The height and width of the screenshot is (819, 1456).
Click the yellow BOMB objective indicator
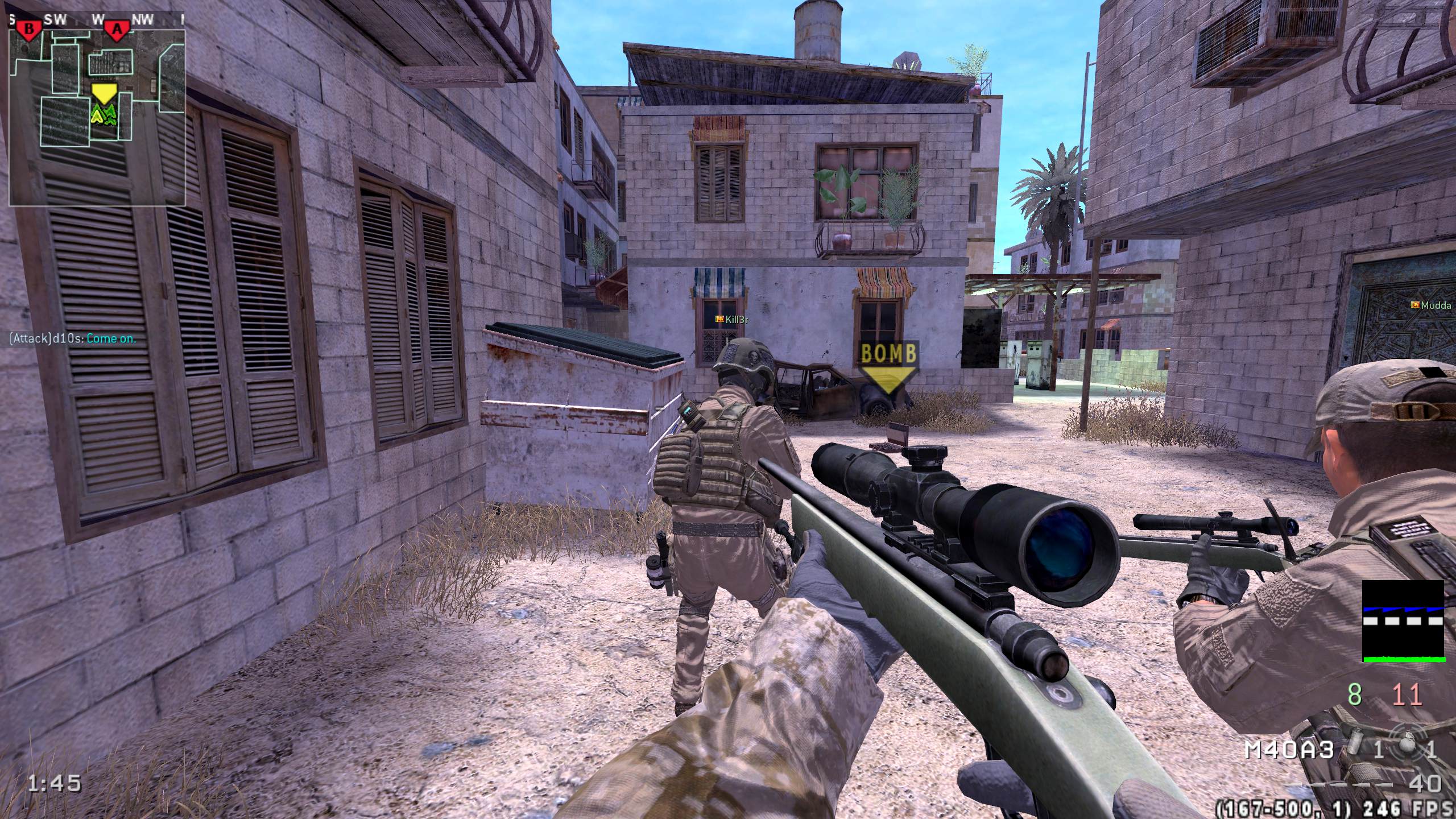click(889, 367)
